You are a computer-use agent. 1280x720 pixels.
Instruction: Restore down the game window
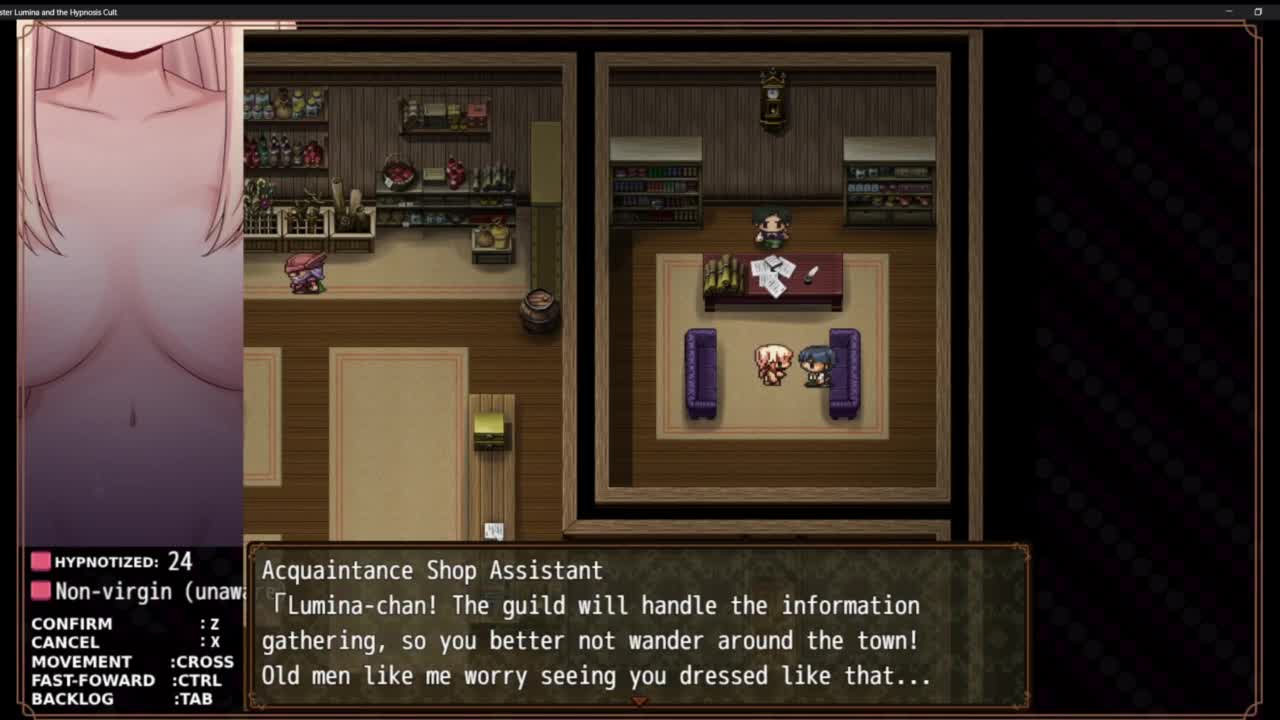[1258, 12]
